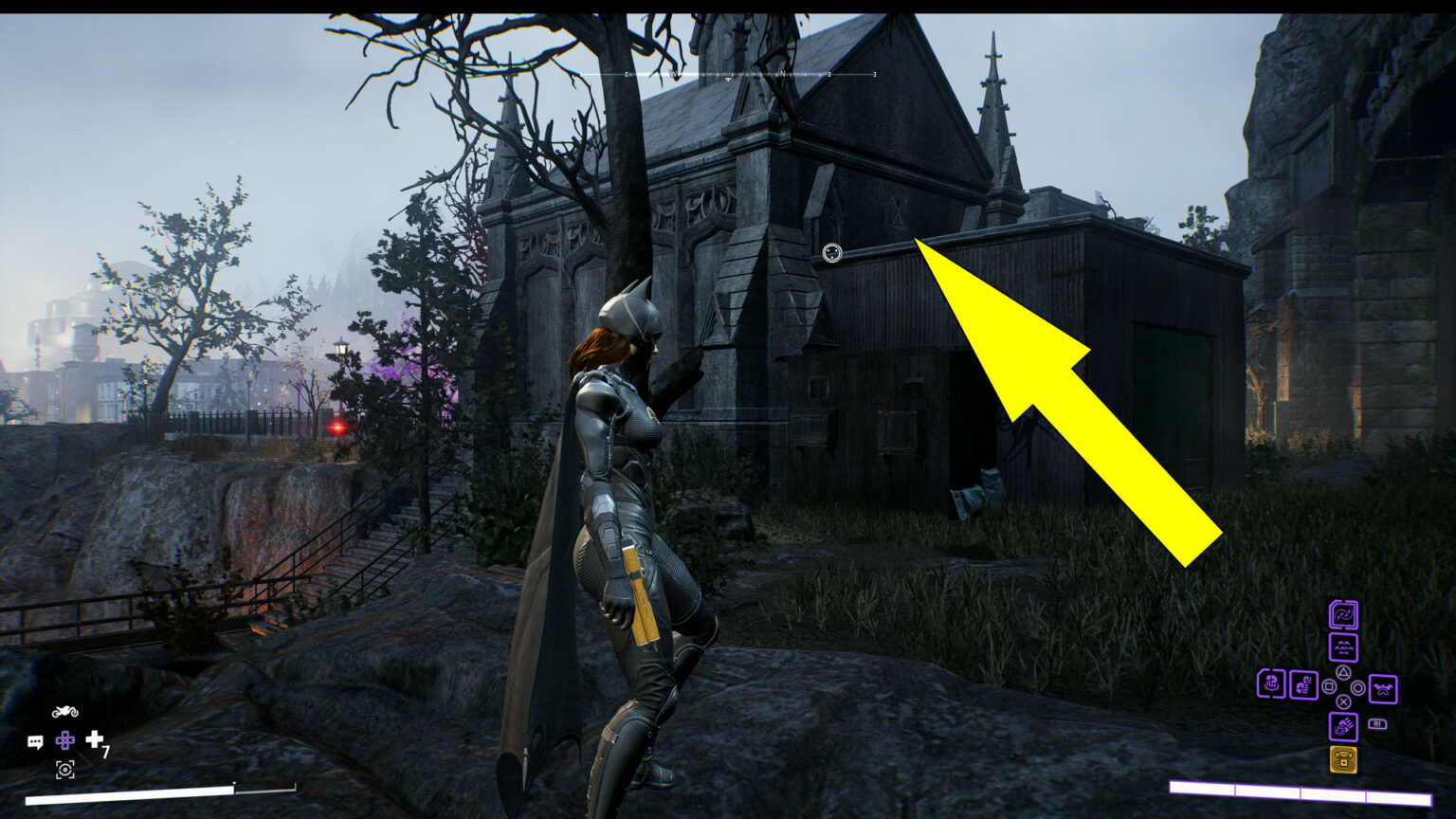Click the circular scan marker on the church wall

(x=831, y=253)
